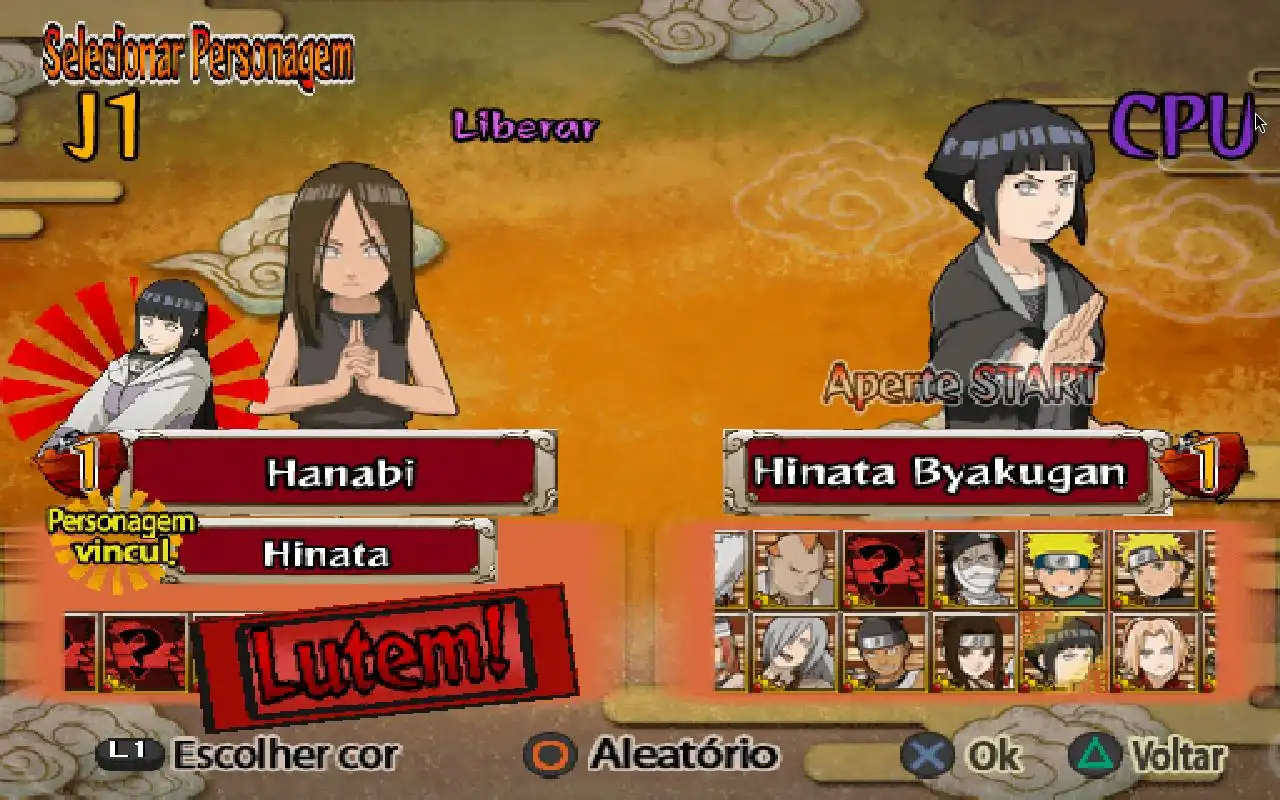This screenshot has width=1280, height=800.
Task: Pick the bald orange-mohawk fighter portrait
Action: 794,569
